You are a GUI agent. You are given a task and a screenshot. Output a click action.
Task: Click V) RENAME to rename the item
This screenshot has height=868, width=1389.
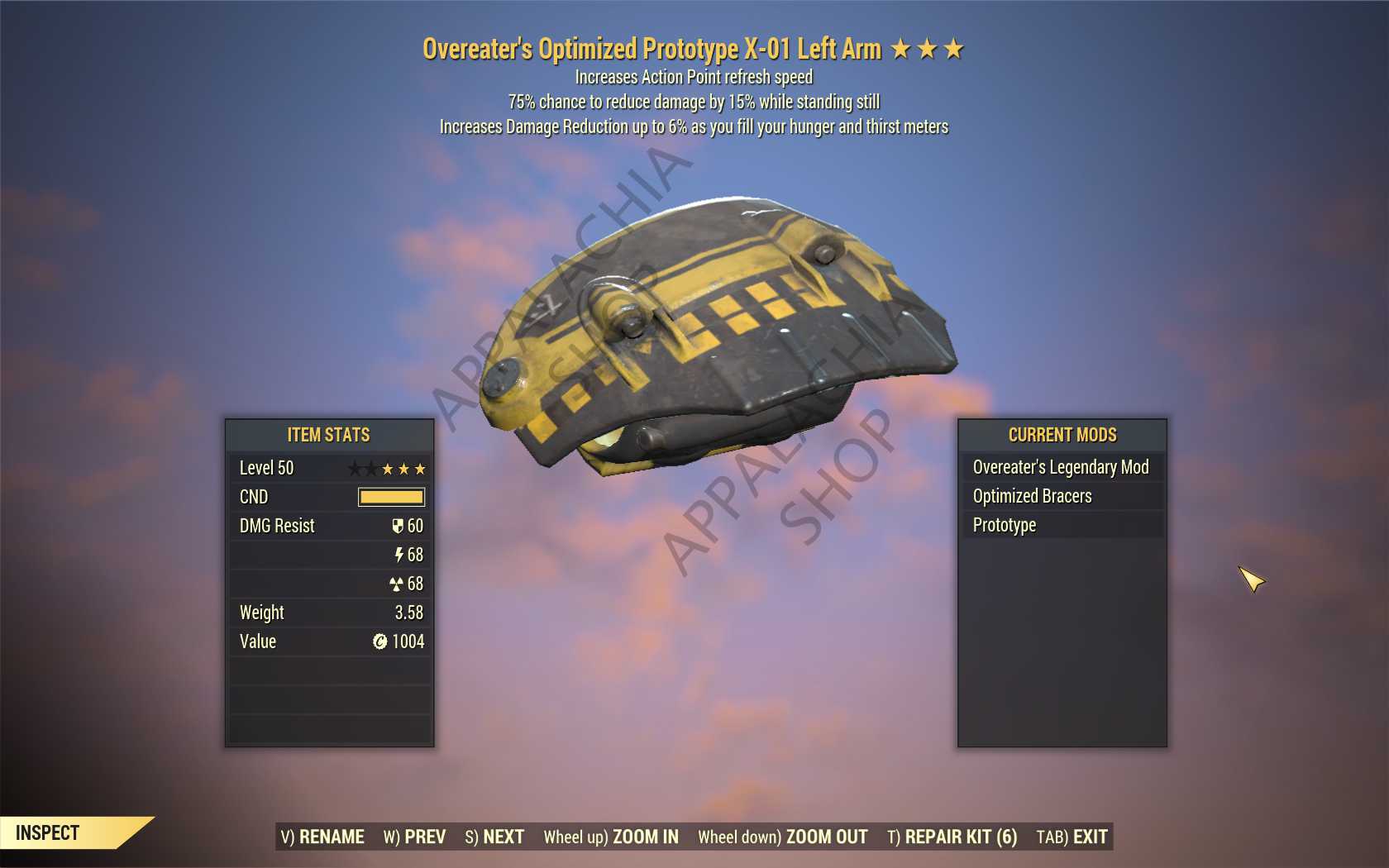point(322,837)
